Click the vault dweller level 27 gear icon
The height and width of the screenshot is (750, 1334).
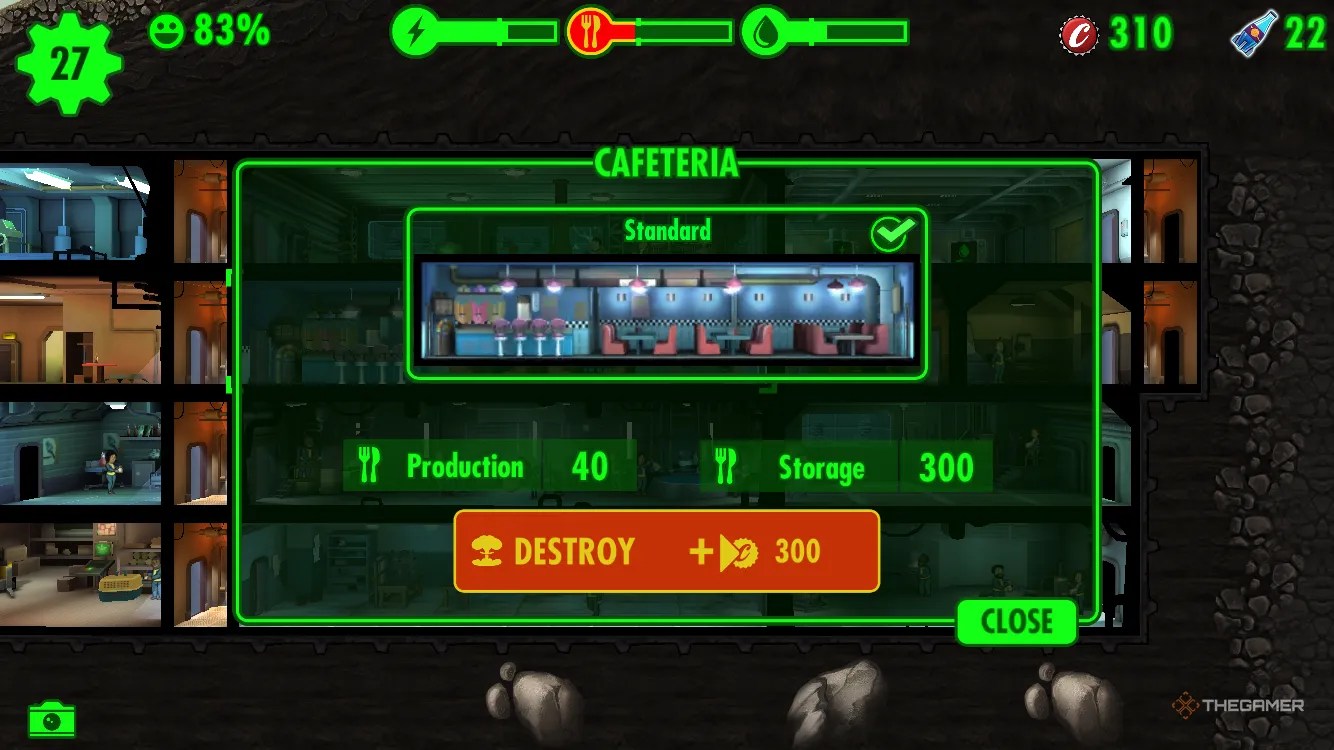67,62
